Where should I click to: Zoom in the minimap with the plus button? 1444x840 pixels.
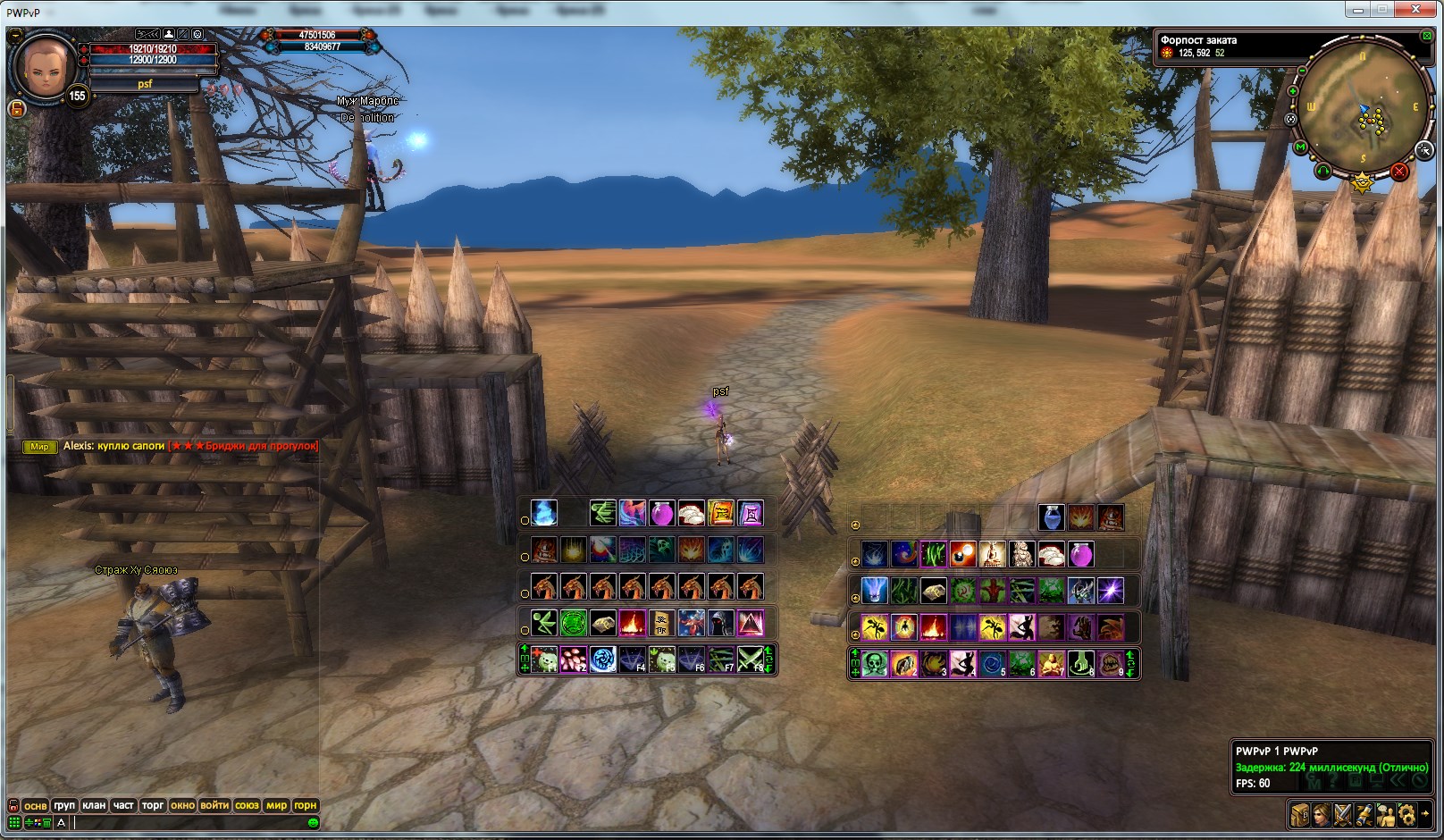1292,91
